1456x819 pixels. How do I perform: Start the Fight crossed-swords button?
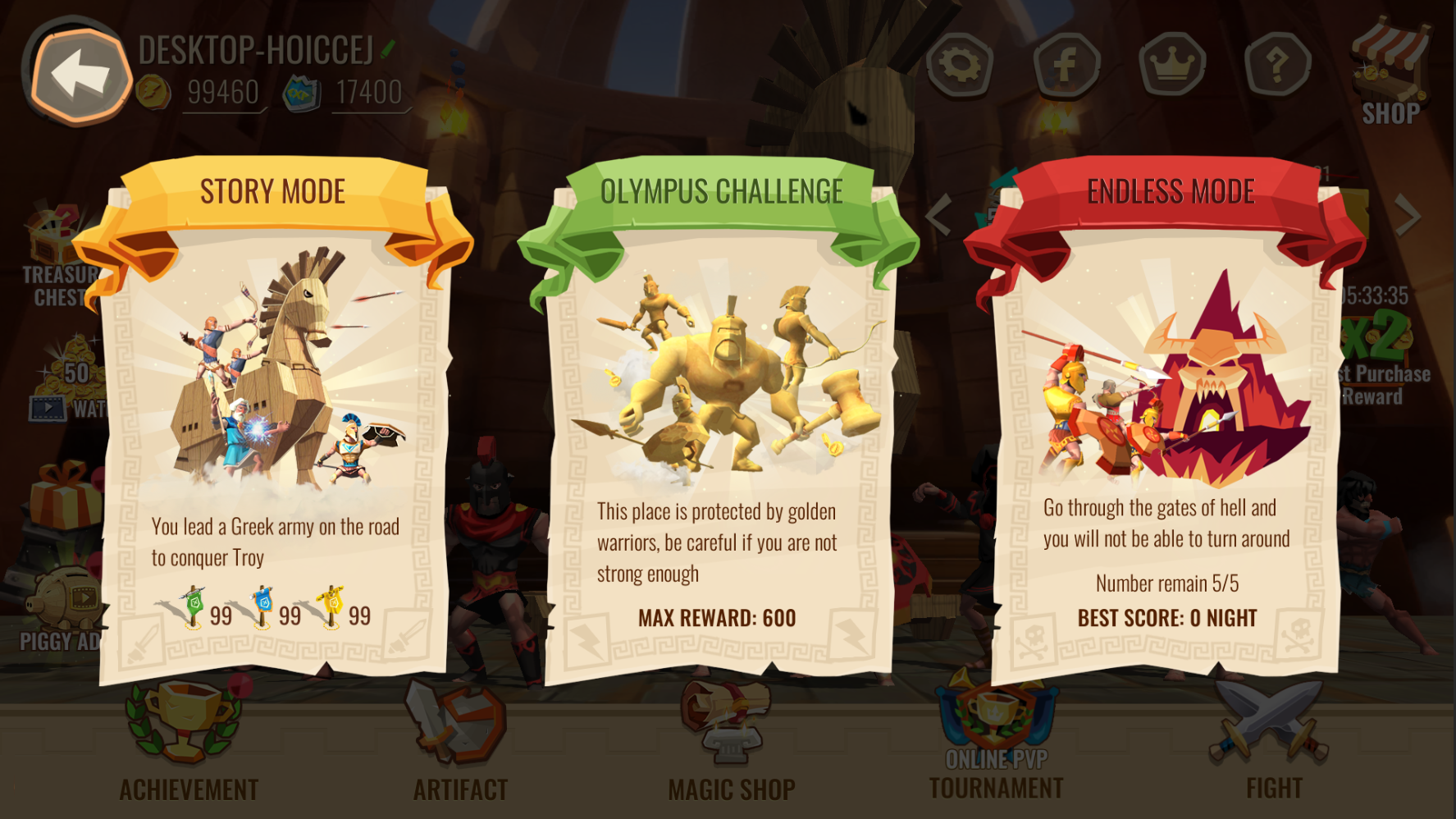pyautogui.click(x=1272, y=739)
